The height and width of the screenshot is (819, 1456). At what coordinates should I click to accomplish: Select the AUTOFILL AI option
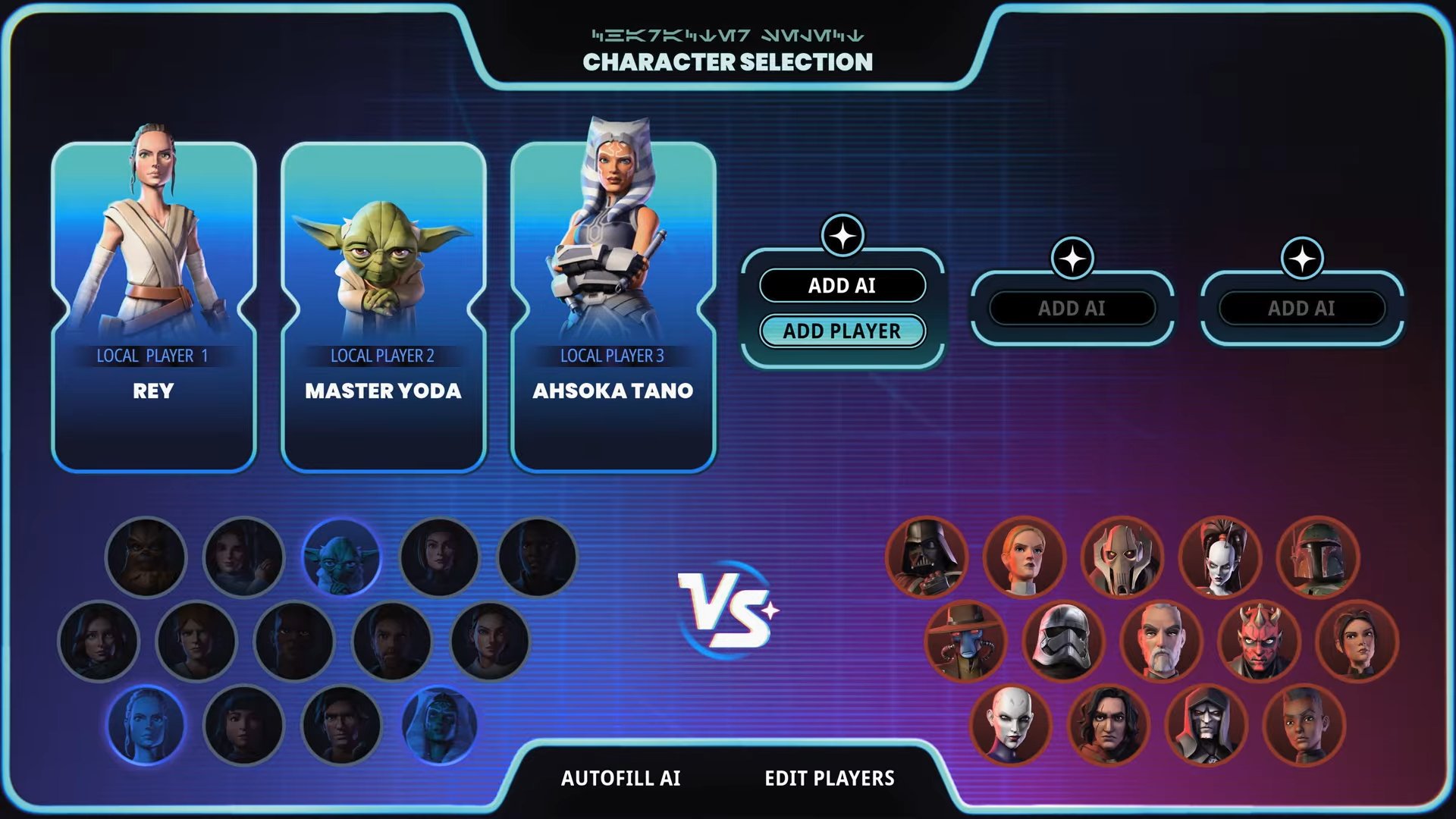[x=620, y=778]
